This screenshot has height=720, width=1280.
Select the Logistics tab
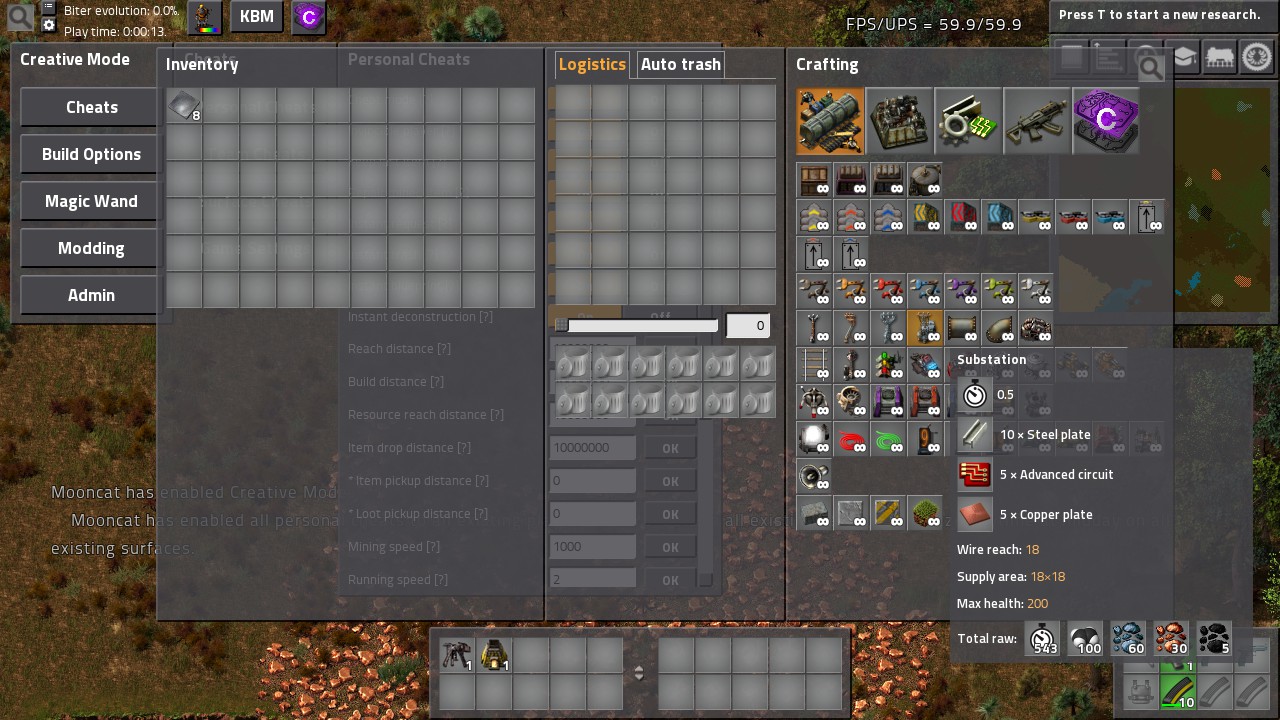click(592, 64)
